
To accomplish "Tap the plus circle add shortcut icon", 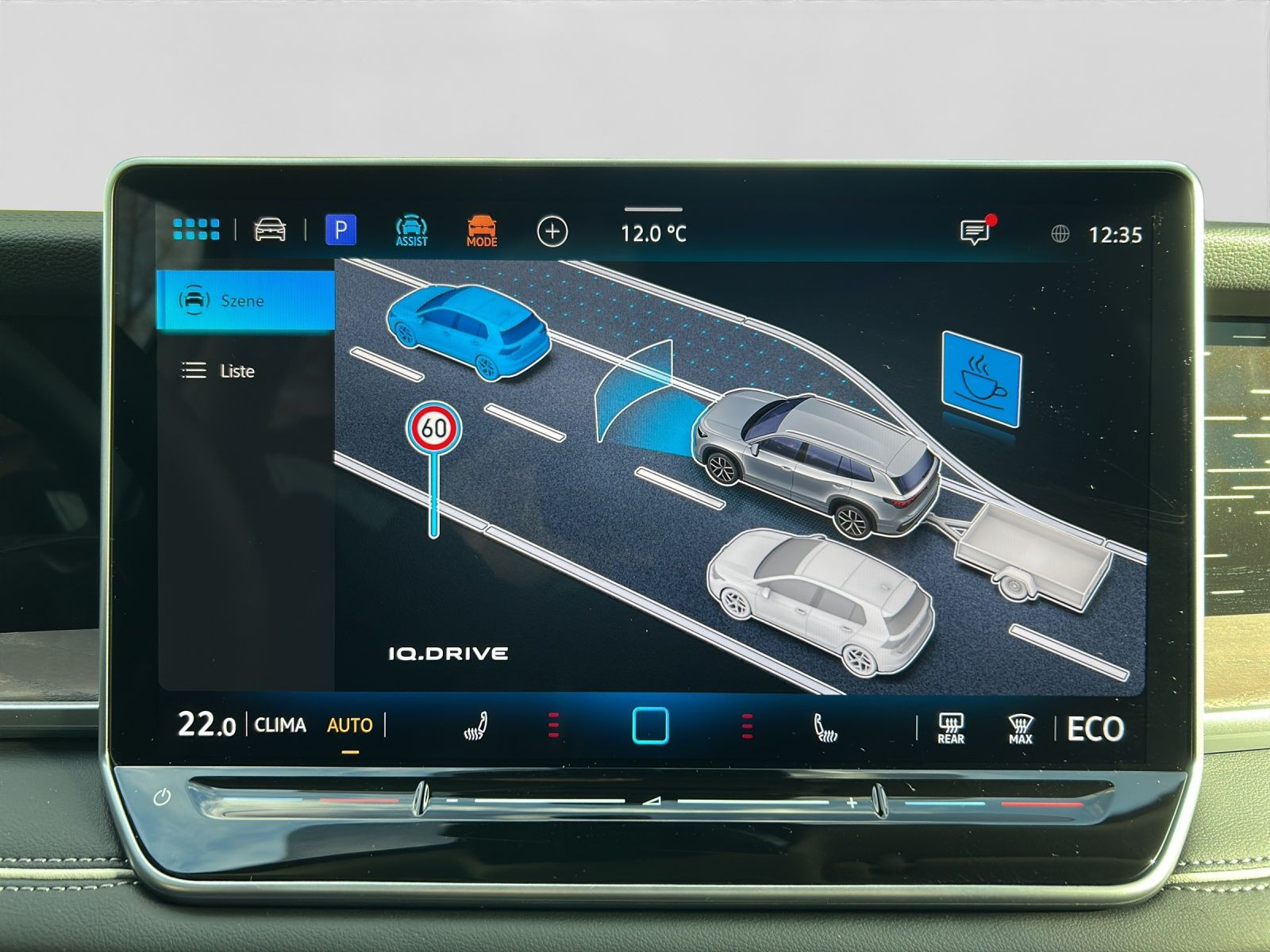I will [x=552, y=232].
